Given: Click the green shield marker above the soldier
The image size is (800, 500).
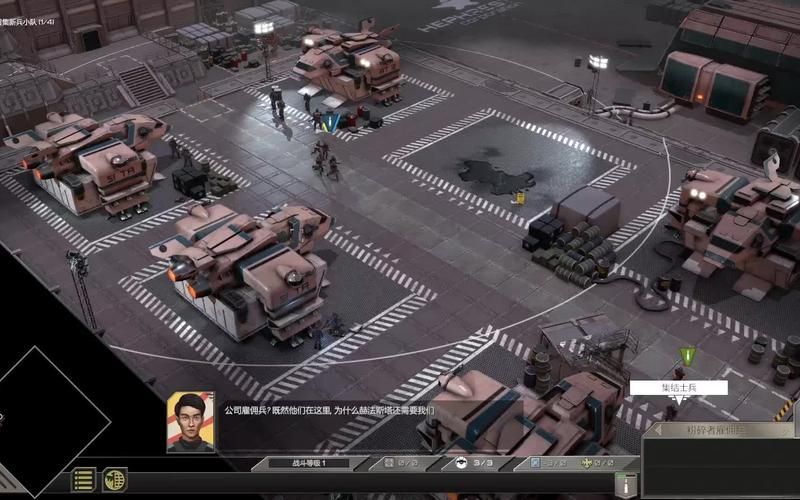Looking at the screenshot, I should (x=686, y=355).
